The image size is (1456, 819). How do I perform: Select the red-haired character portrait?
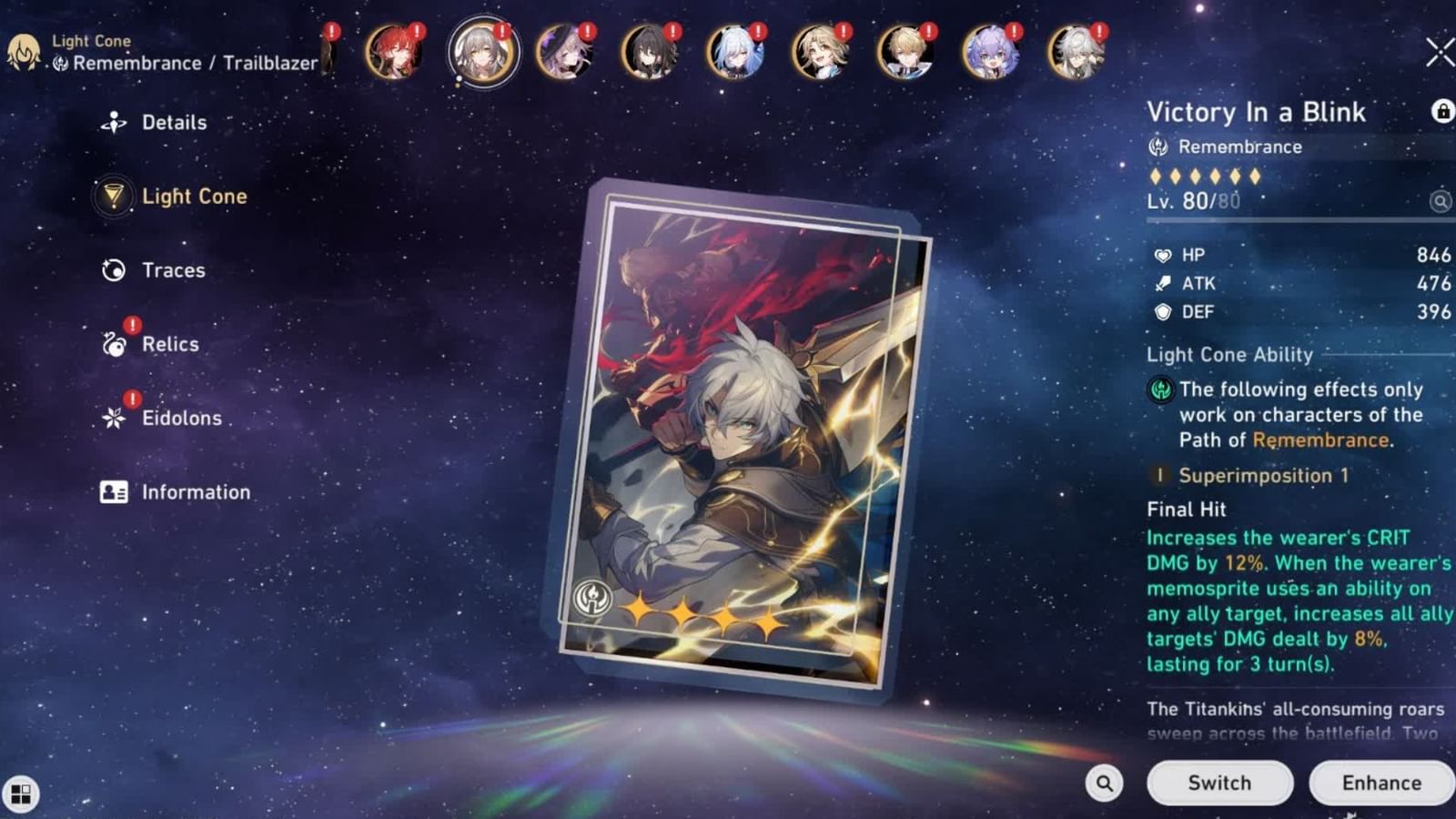(x=396, y=53)
